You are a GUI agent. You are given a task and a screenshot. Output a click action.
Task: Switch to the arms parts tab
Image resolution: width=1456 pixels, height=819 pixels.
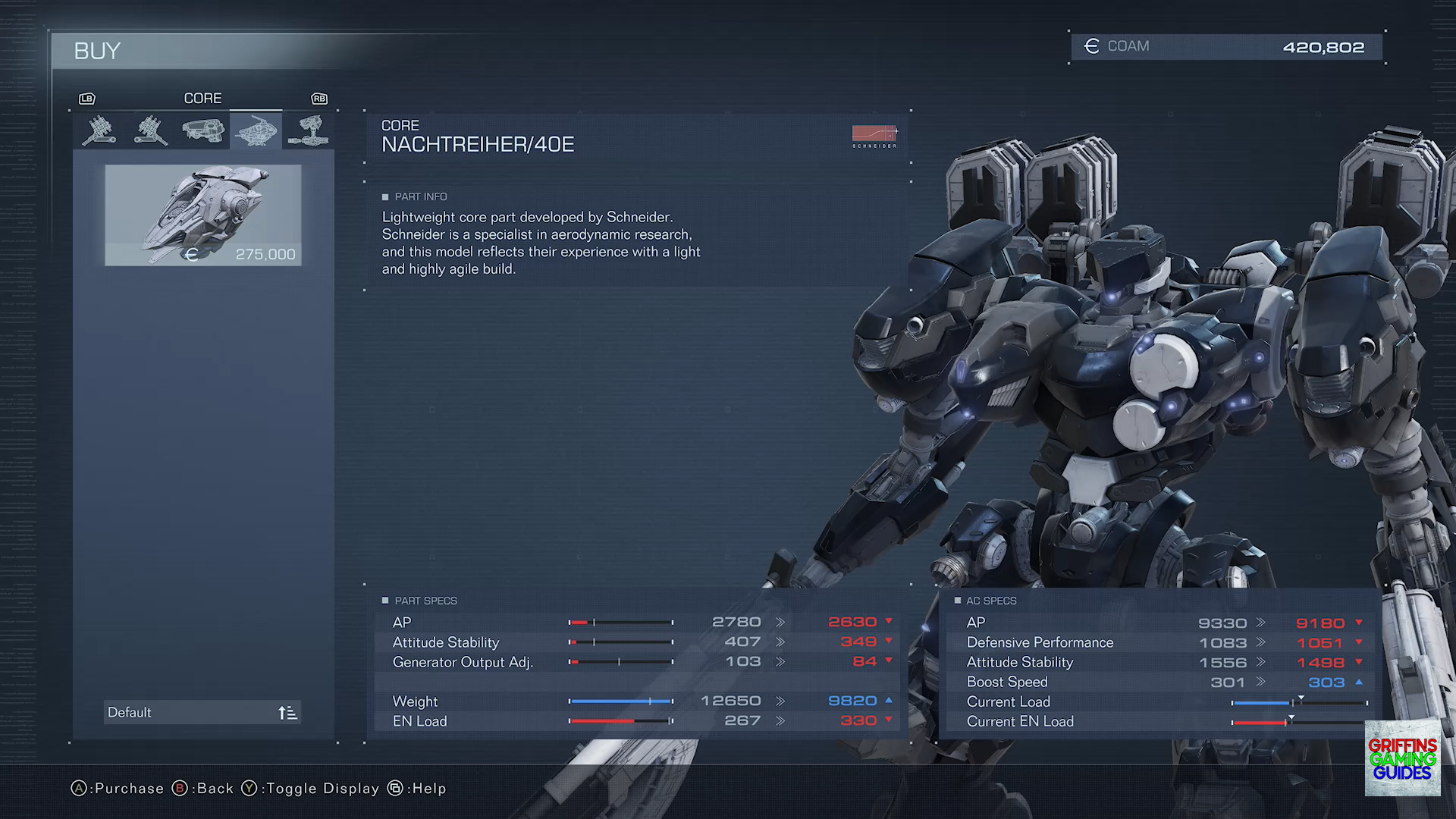coord(308,130)
